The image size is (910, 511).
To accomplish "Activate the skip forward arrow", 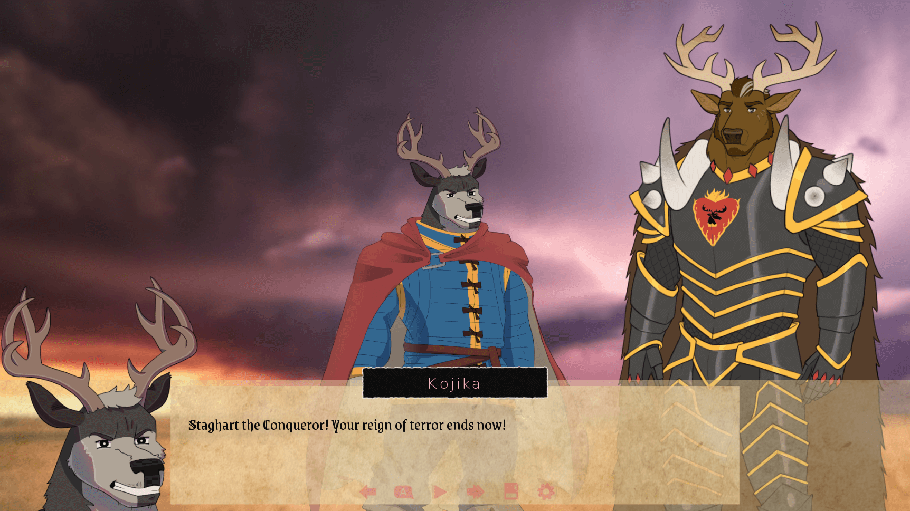I will [475, 491].
